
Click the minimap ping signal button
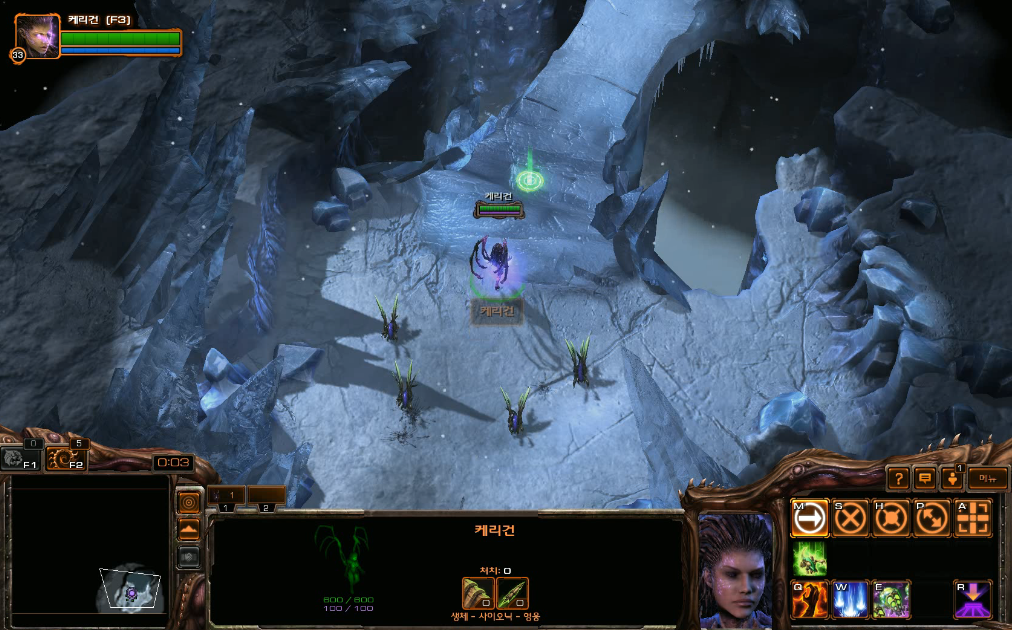tap(188, 501)
